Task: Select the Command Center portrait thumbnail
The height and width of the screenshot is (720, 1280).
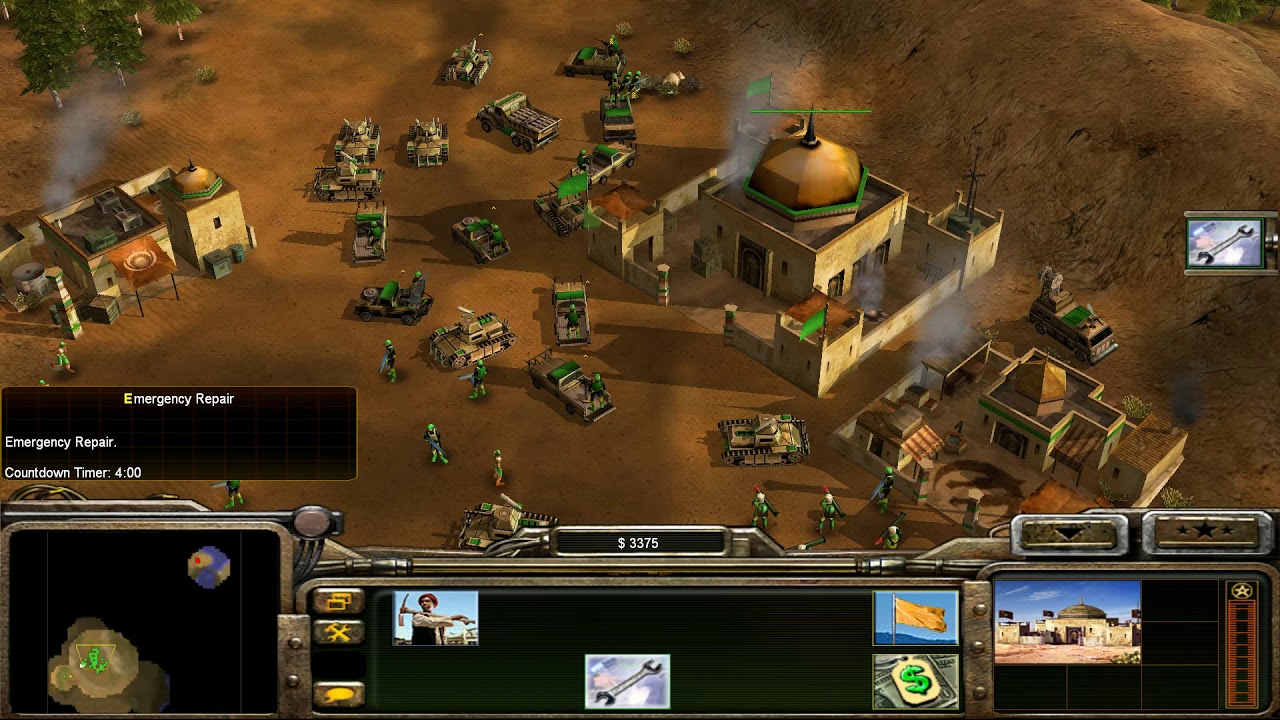Action: click(1067, 622)
